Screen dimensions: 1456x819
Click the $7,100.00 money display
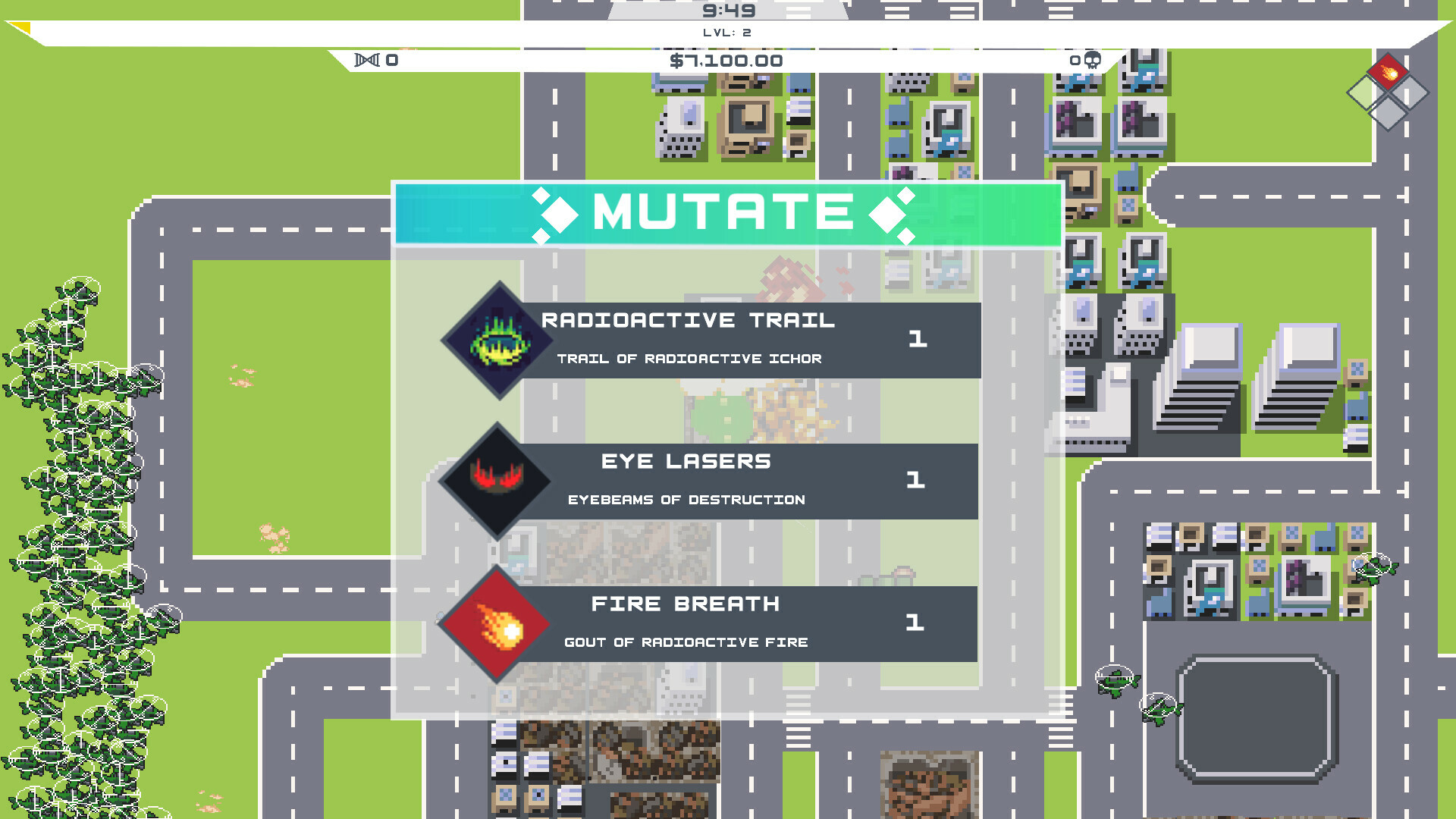726,60
